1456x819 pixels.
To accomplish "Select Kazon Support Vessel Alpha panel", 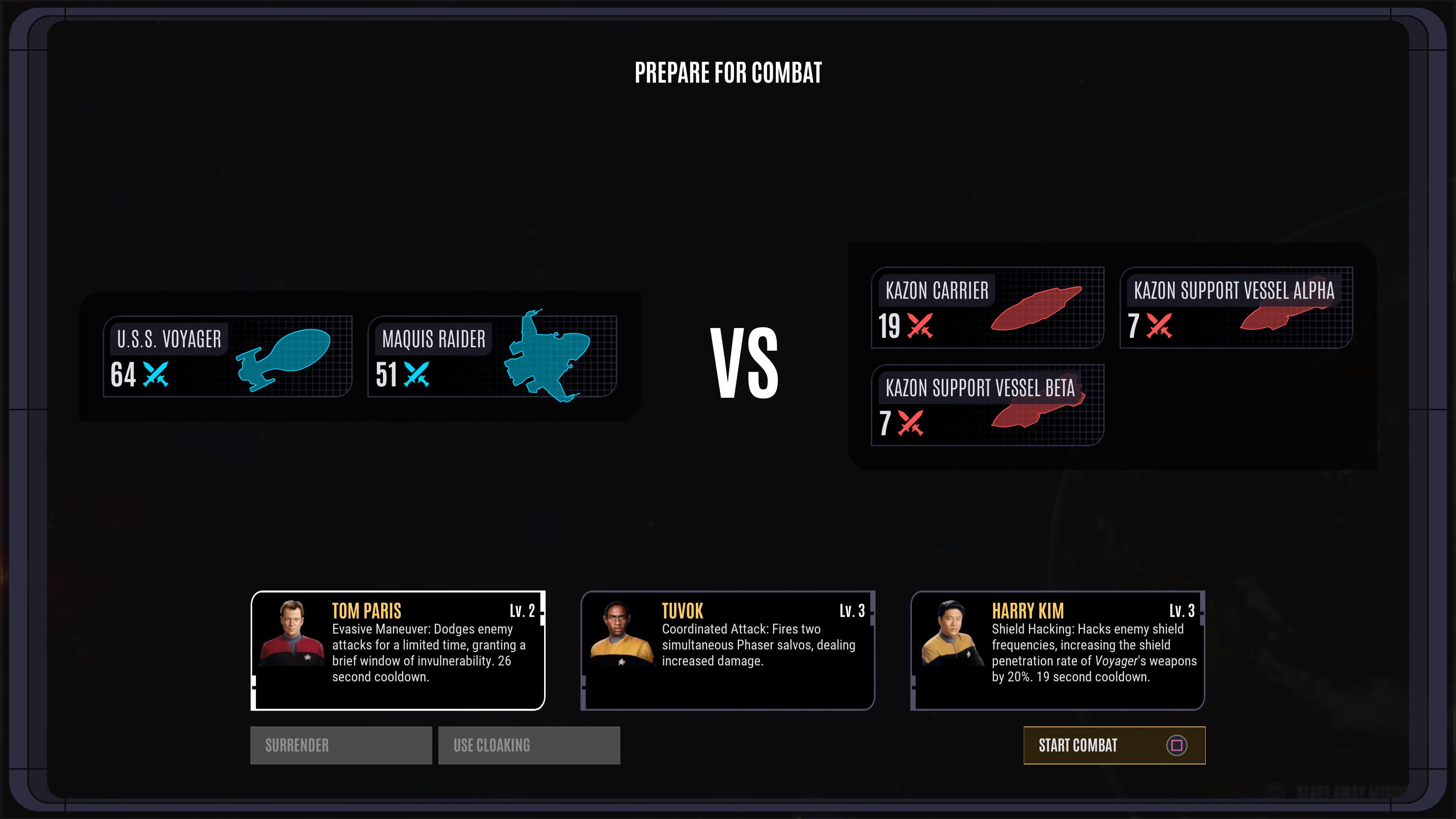I will pos(1236,308).
